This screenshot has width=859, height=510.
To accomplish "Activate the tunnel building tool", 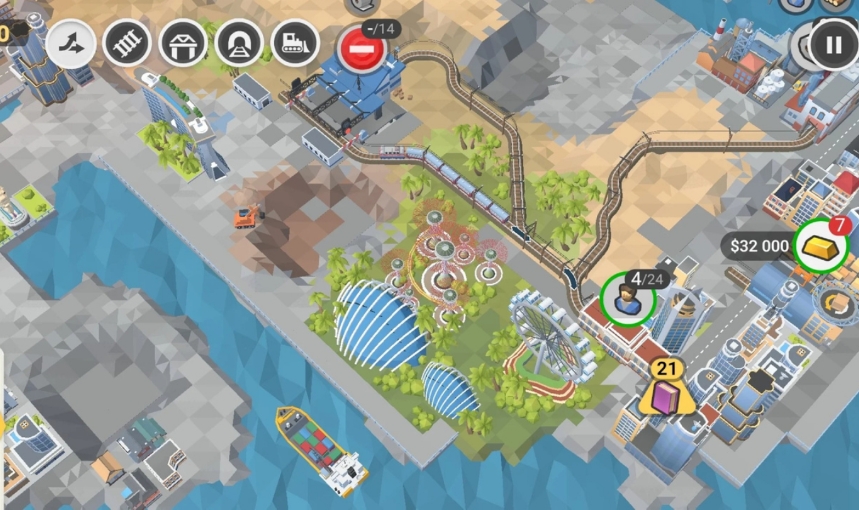I will [x=239, y=43].
